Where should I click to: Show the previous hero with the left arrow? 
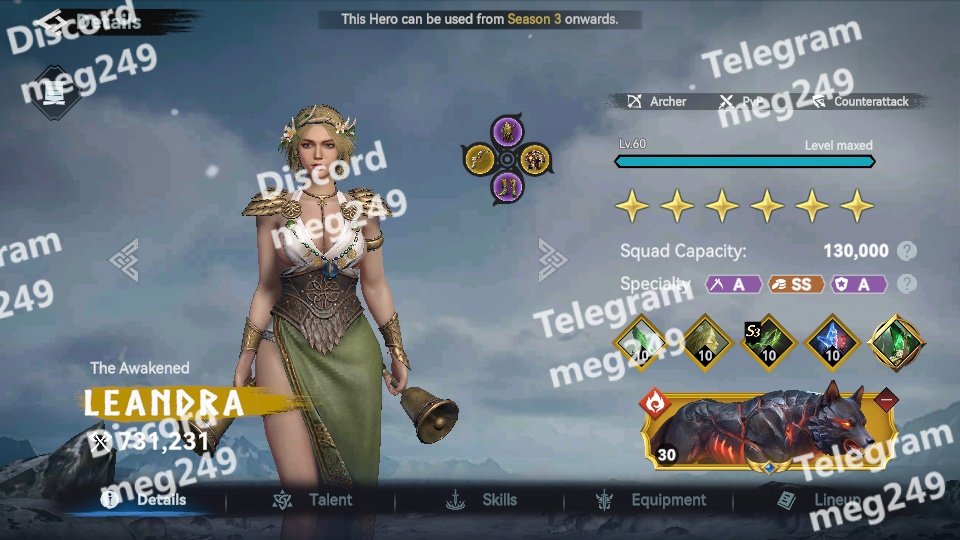point(124,260)
